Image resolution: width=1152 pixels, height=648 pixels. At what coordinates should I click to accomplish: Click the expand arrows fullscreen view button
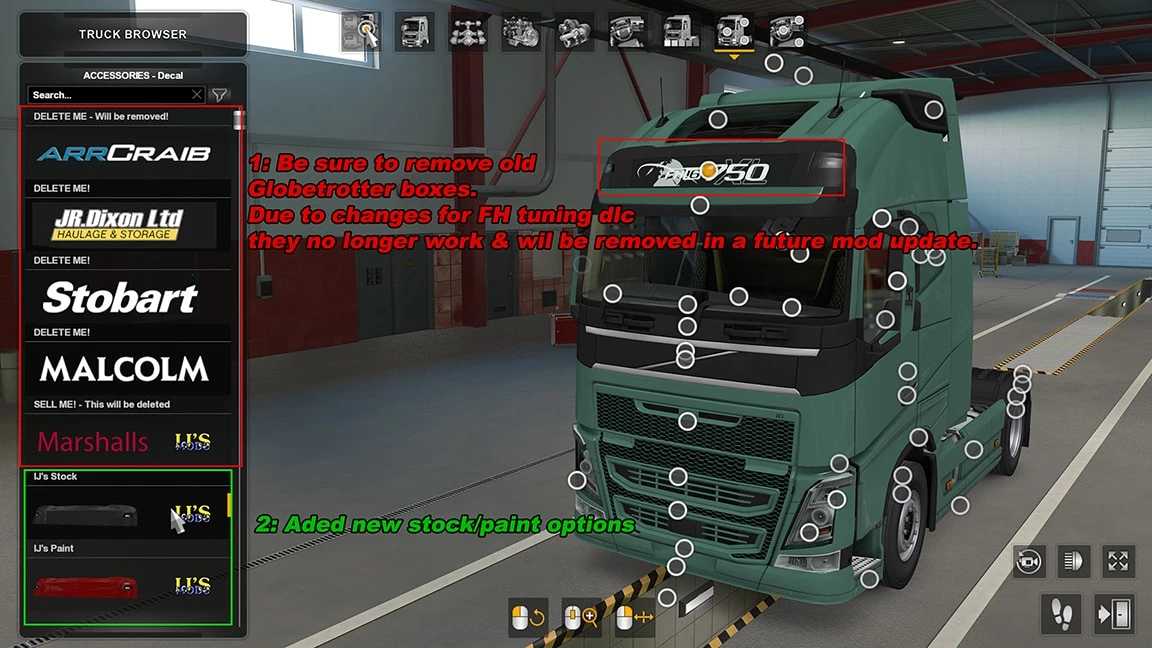point(1118,561)
